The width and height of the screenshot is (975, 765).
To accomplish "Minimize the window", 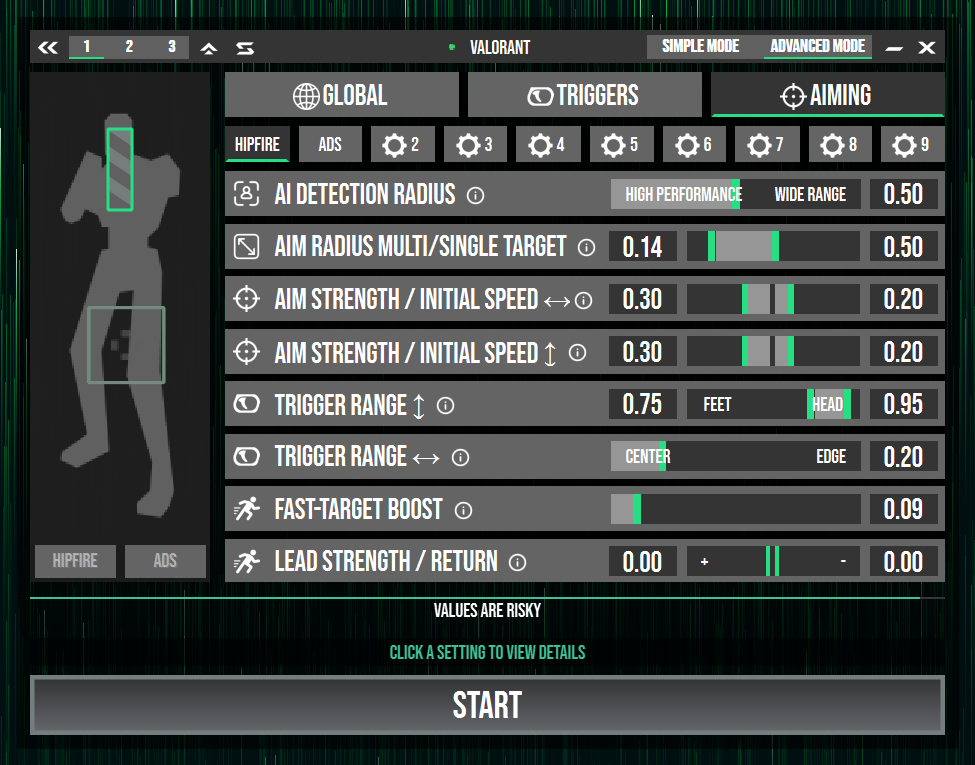I will (x=894, y=47).
